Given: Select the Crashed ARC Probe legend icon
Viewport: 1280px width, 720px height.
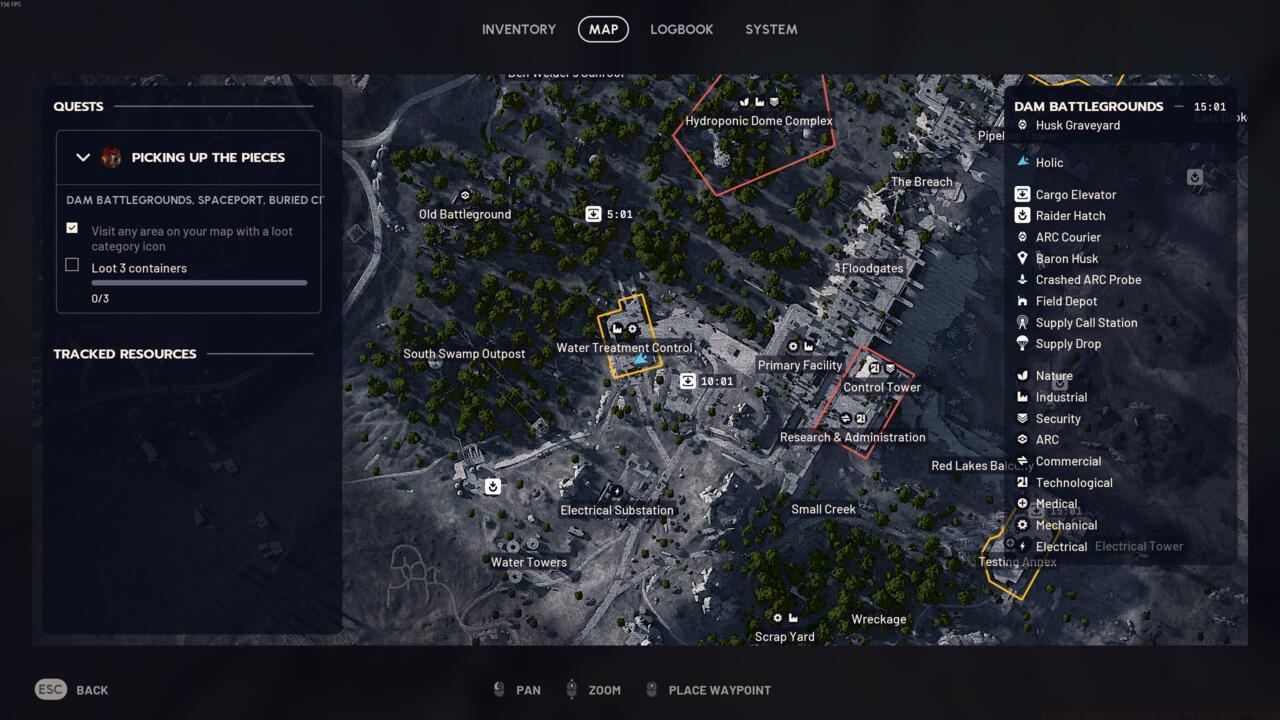Looking at the screenshot, I should point(1022,279).
